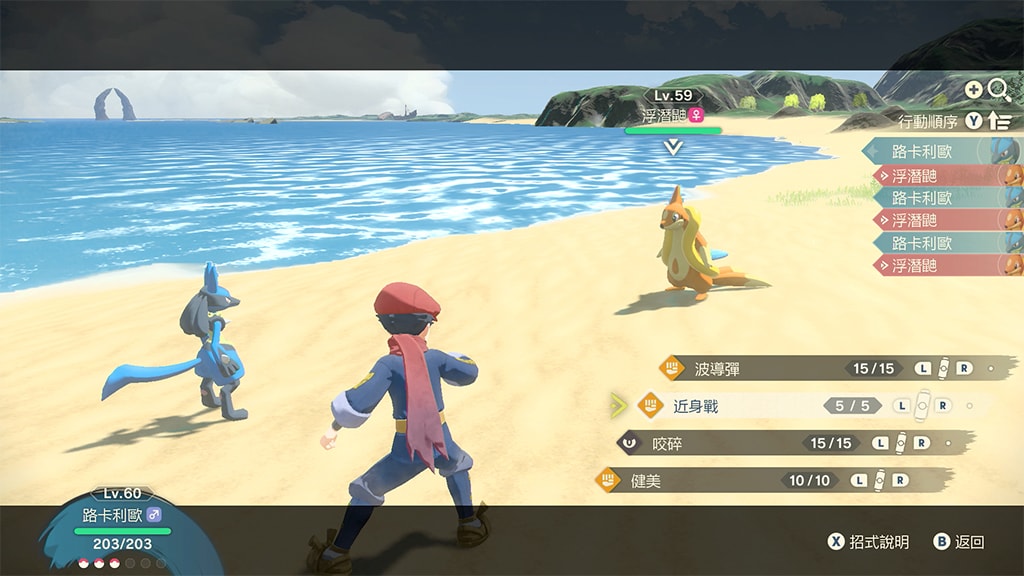Click the magnifier zoom icon

(x=998, y=90)
